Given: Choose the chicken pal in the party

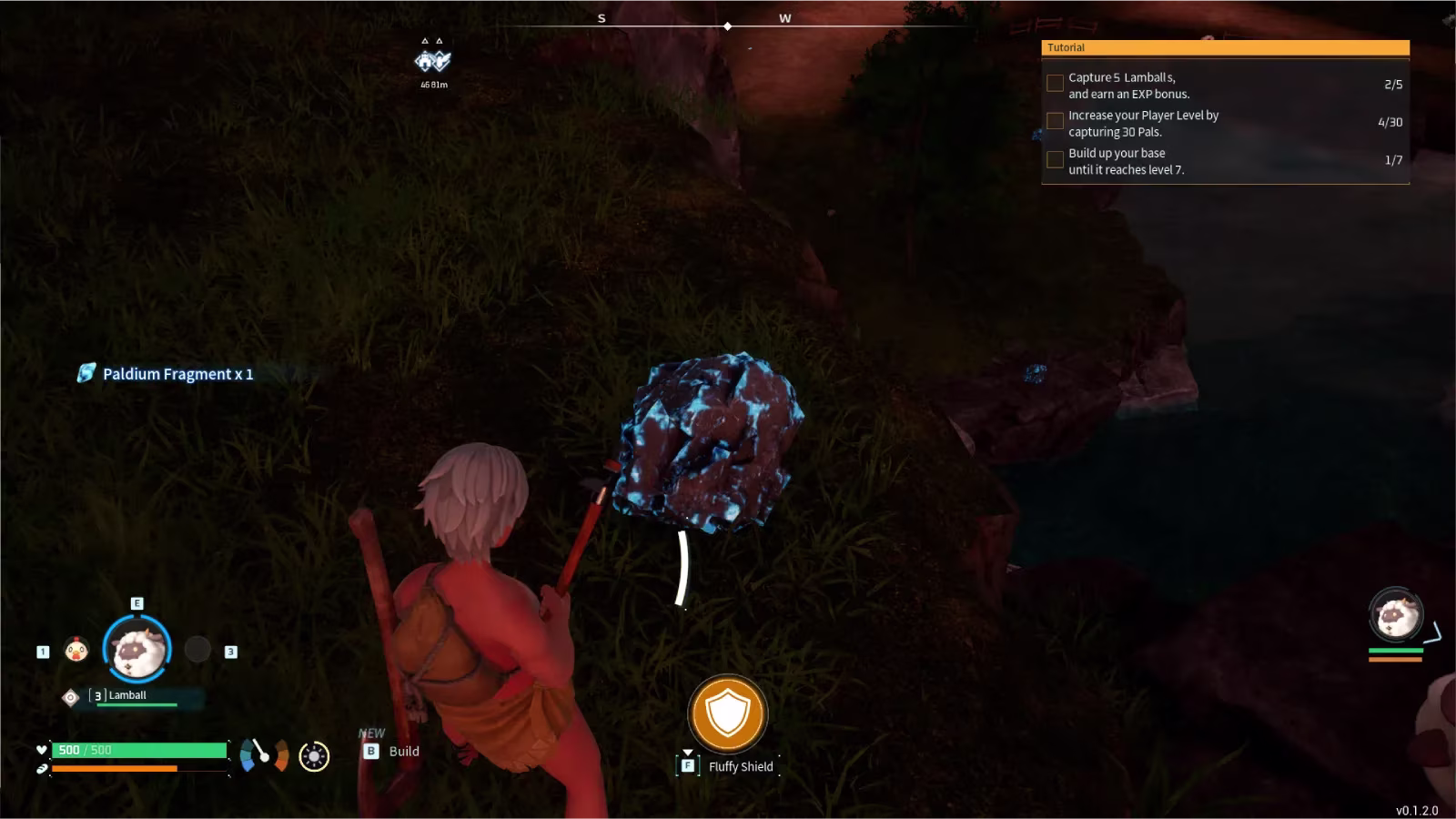Looking at the screenshot, I should (76, 650).
